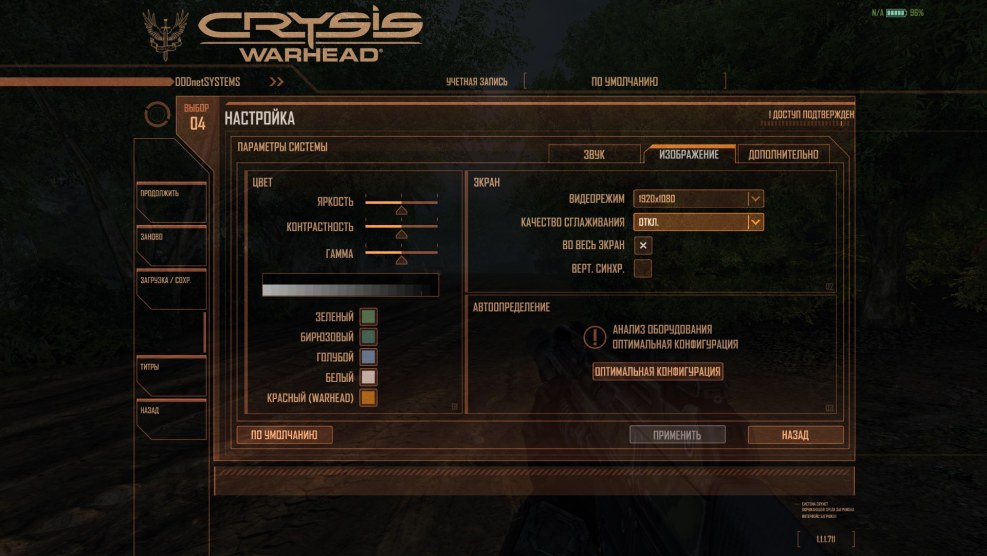Enable the ВЕРТ. СИНХР. checkbox
987x556 pixels.
pyautogui.click(x=643, y=268)
